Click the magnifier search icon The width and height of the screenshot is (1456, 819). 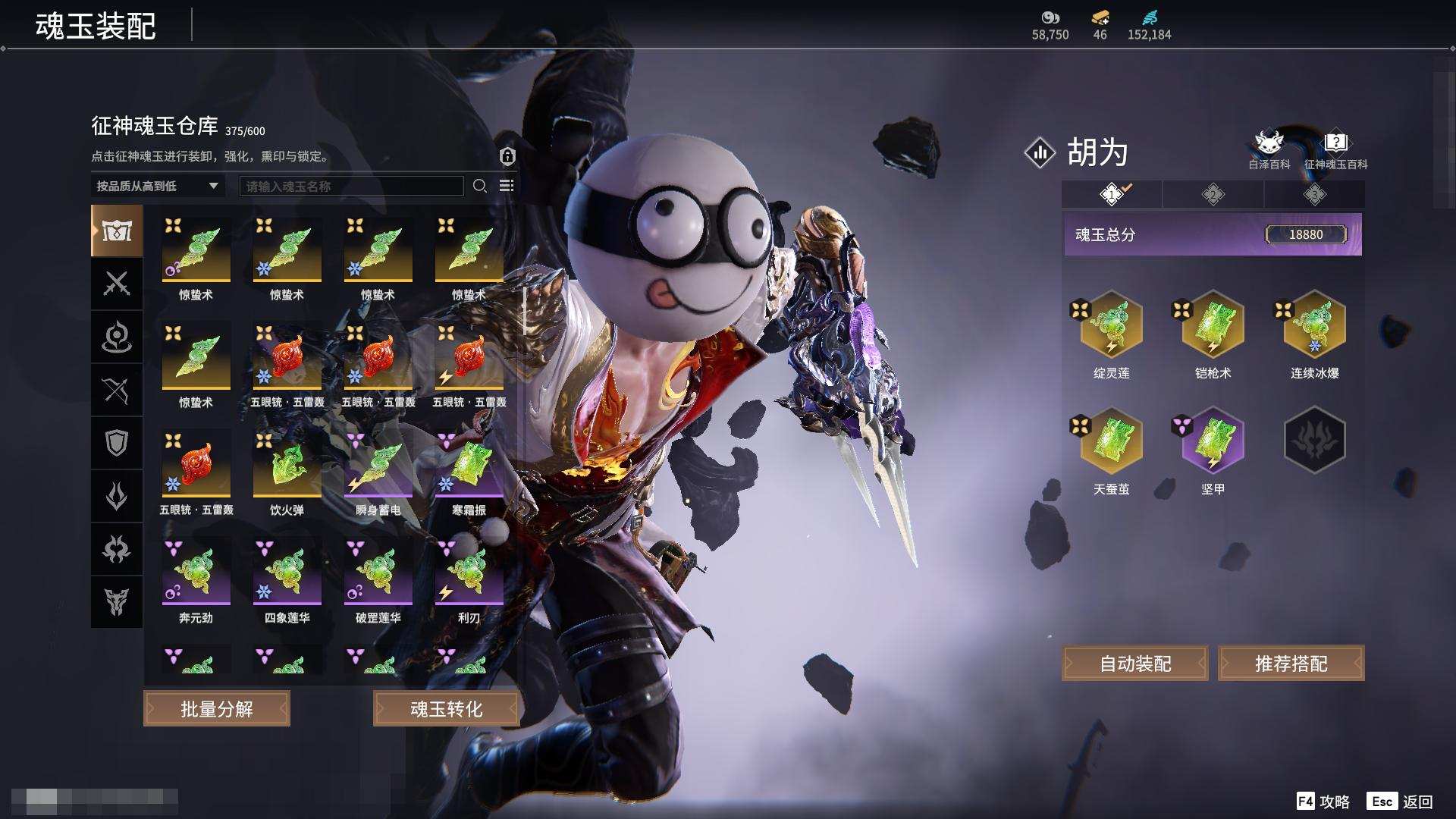coord(480,186)
